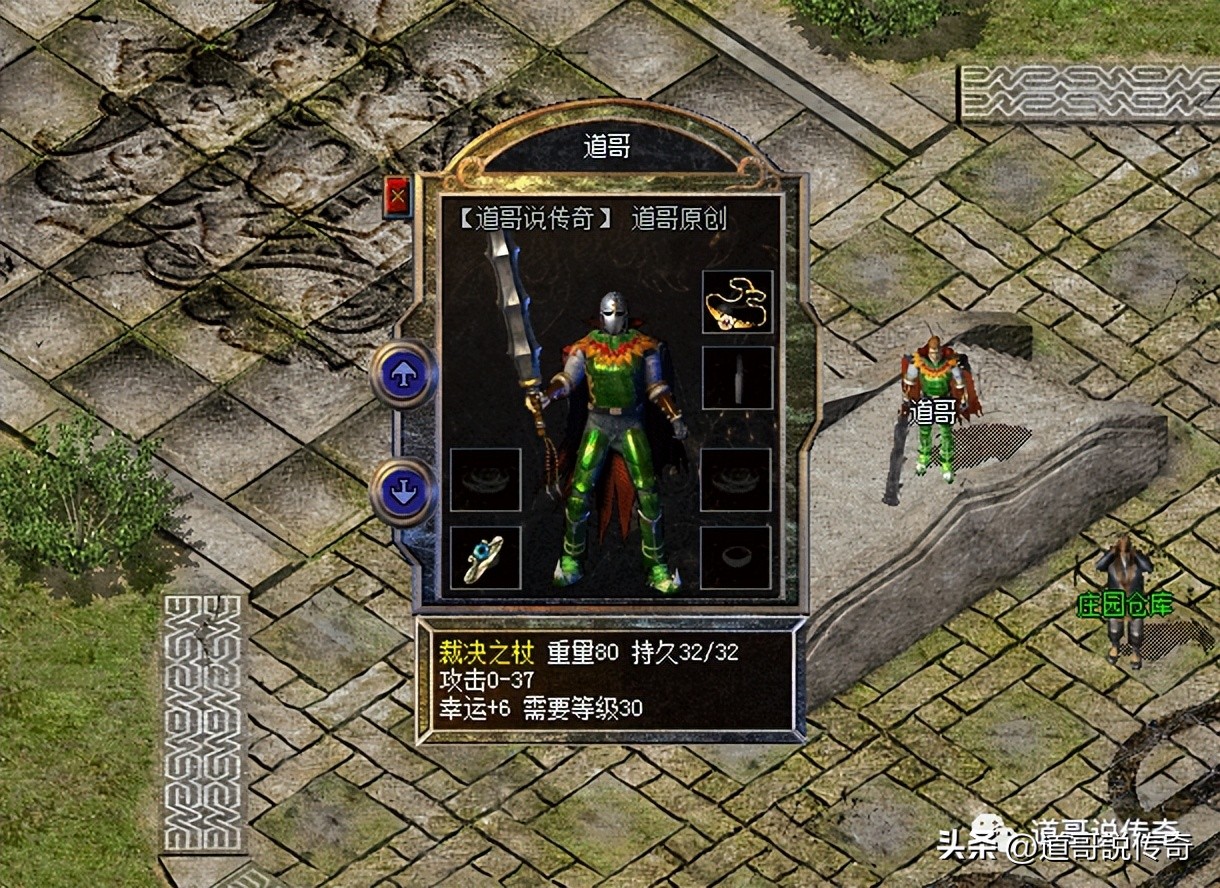This screenshot has height=888, width=1220.
Task: Select the dim candle slot below the necklace
Action: coord(737,378)
